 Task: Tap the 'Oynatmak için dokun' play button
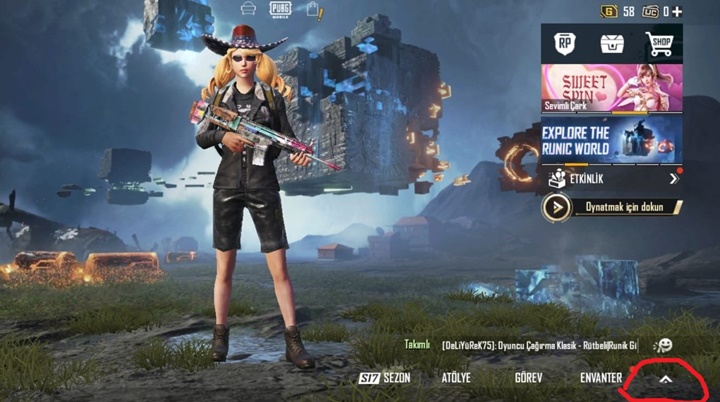coord(612,207)
